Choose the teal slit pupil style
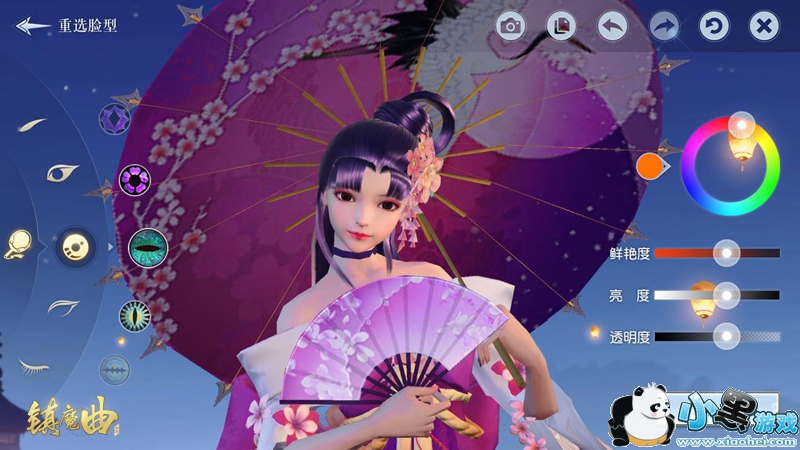The height and width of the screenshot is (450, 800). 147,244
